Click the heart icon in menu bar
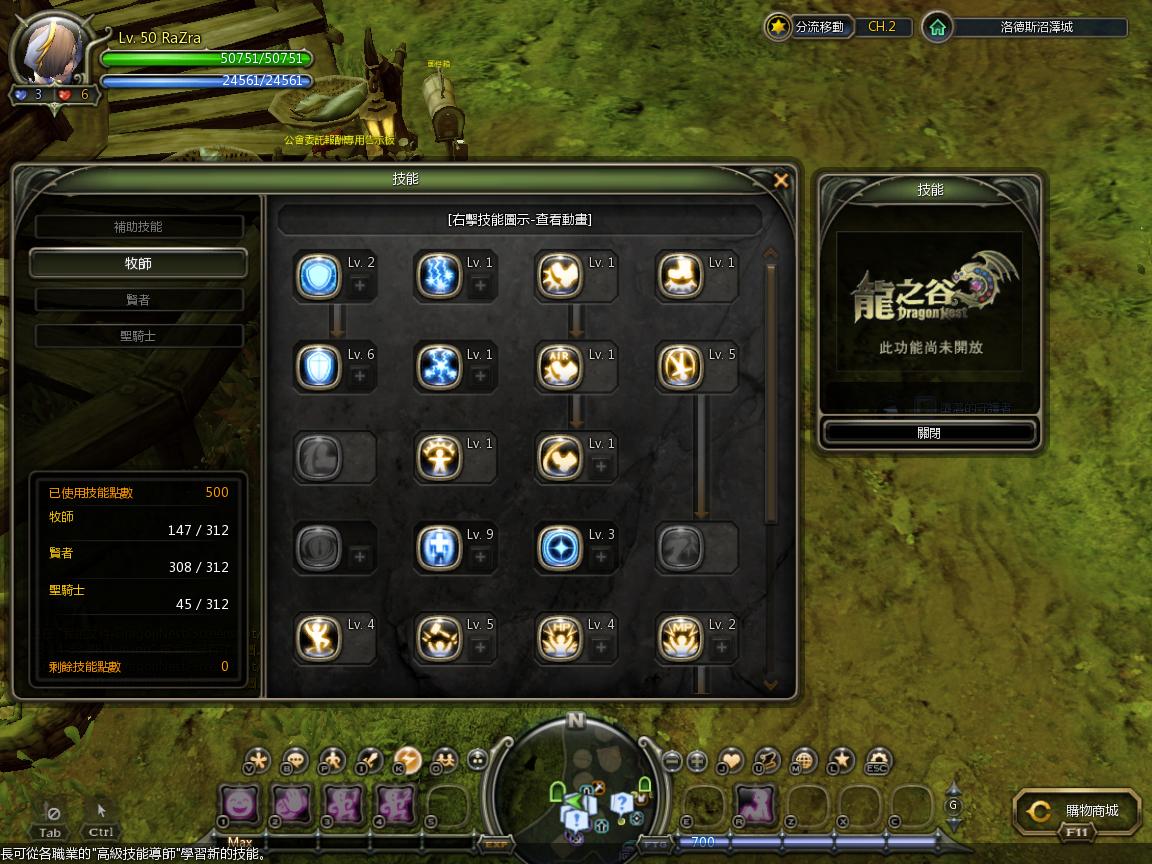 pos(732,760)
